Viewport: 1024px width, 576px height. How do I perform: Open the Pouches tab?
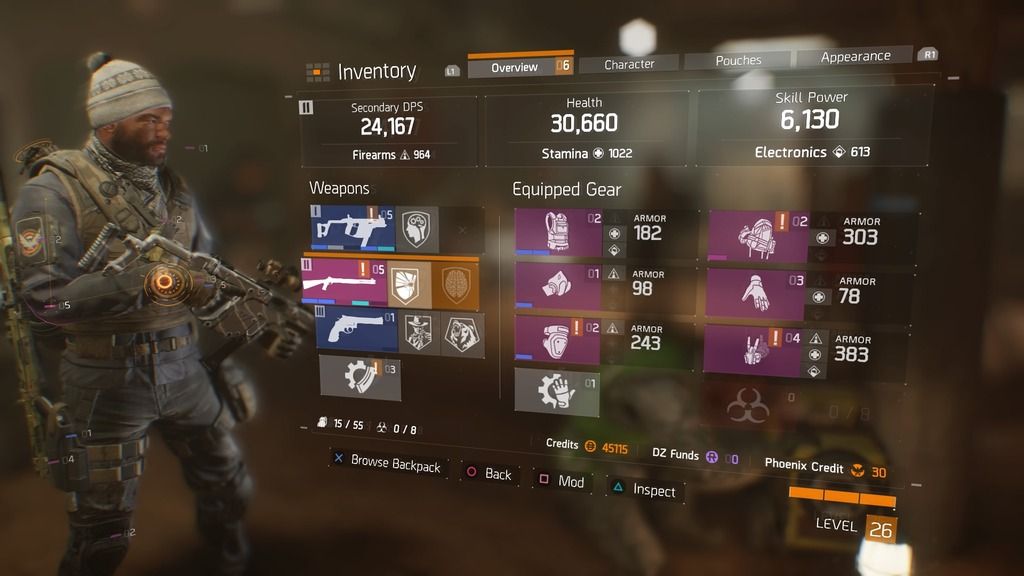(738, 61)
